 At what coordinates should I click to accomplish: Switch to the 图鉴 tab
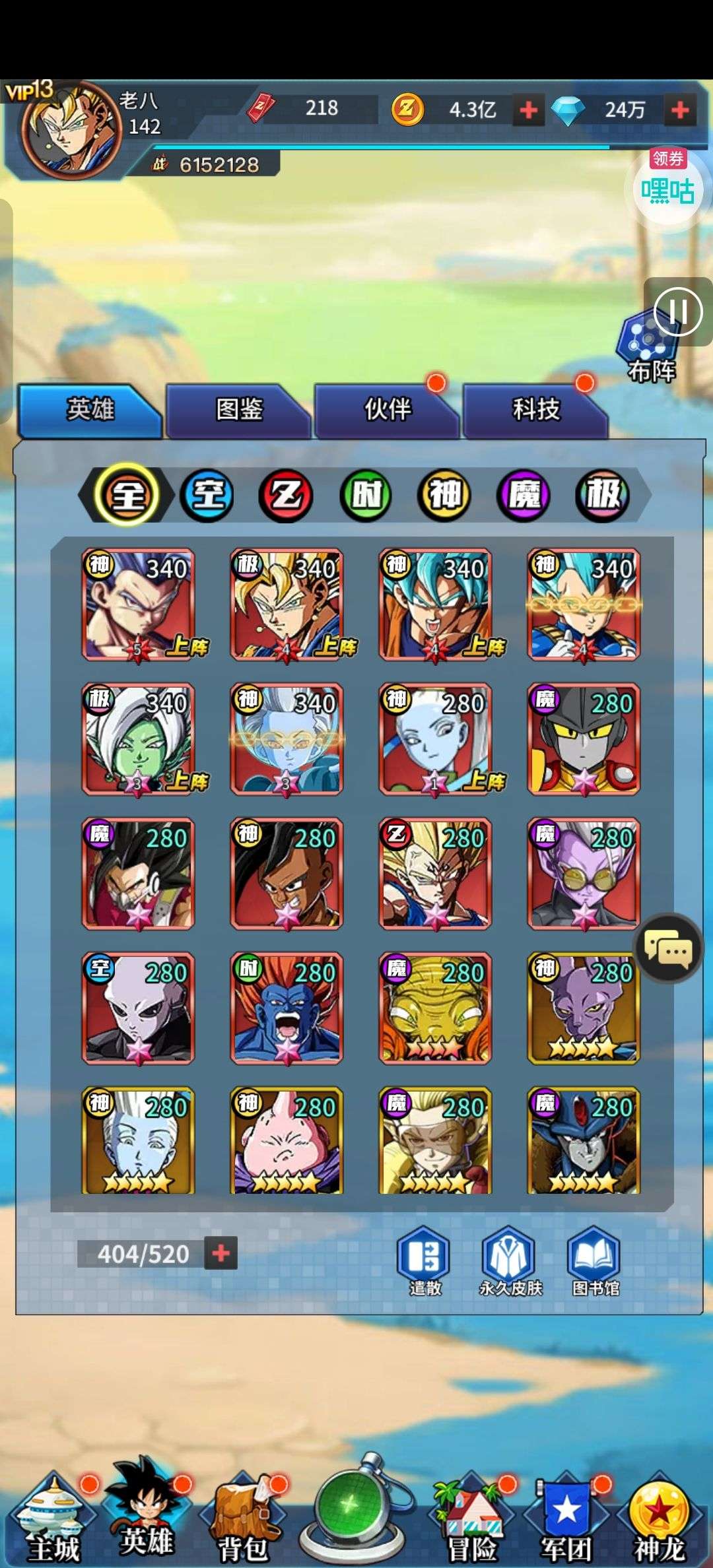[x=239, y=410]
